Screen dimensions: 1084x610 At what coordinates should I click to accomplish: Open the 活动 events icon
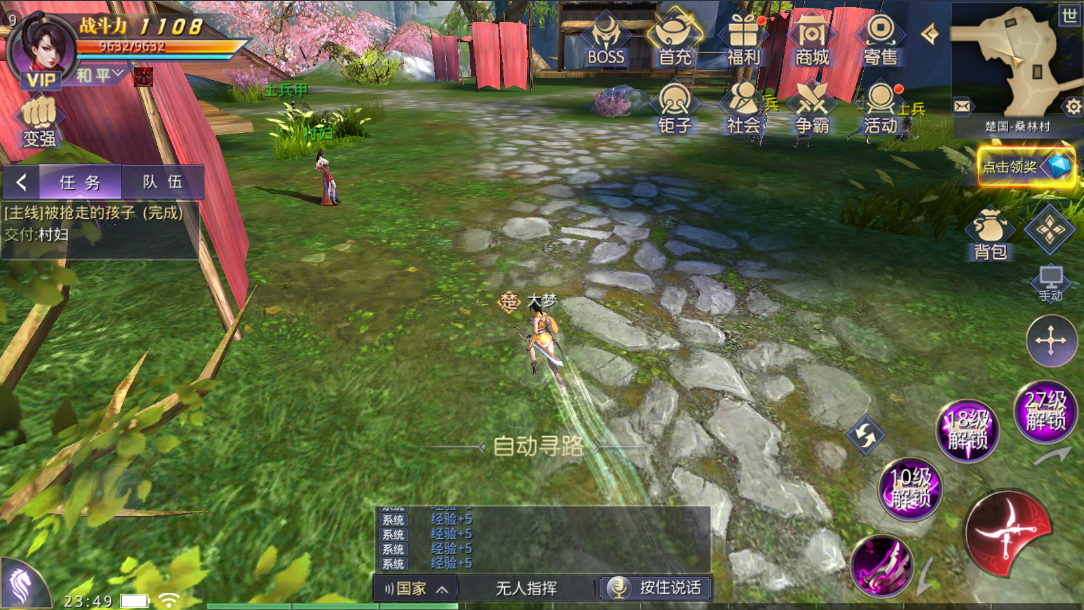pos(880,108)
